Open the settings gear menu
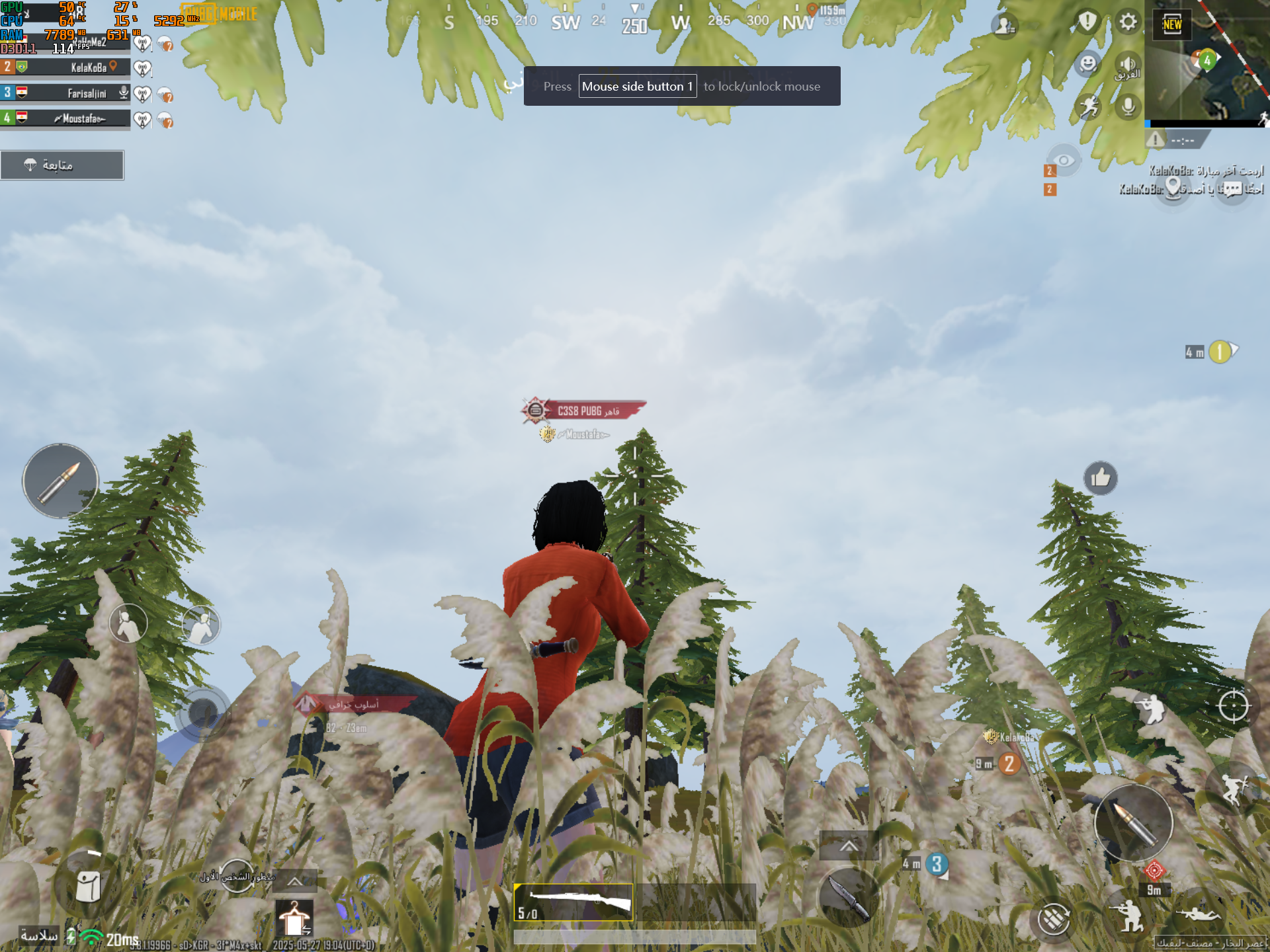This screenshot has width=1270, height=952. point(1128,22)
